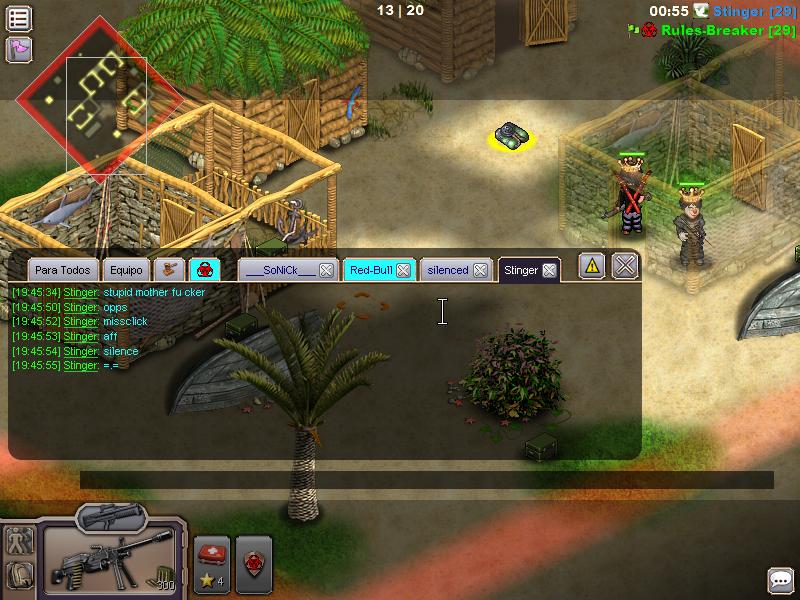Open the gavel icon chat tab
The height and width of the screenshot is (600, 800).
170,270
